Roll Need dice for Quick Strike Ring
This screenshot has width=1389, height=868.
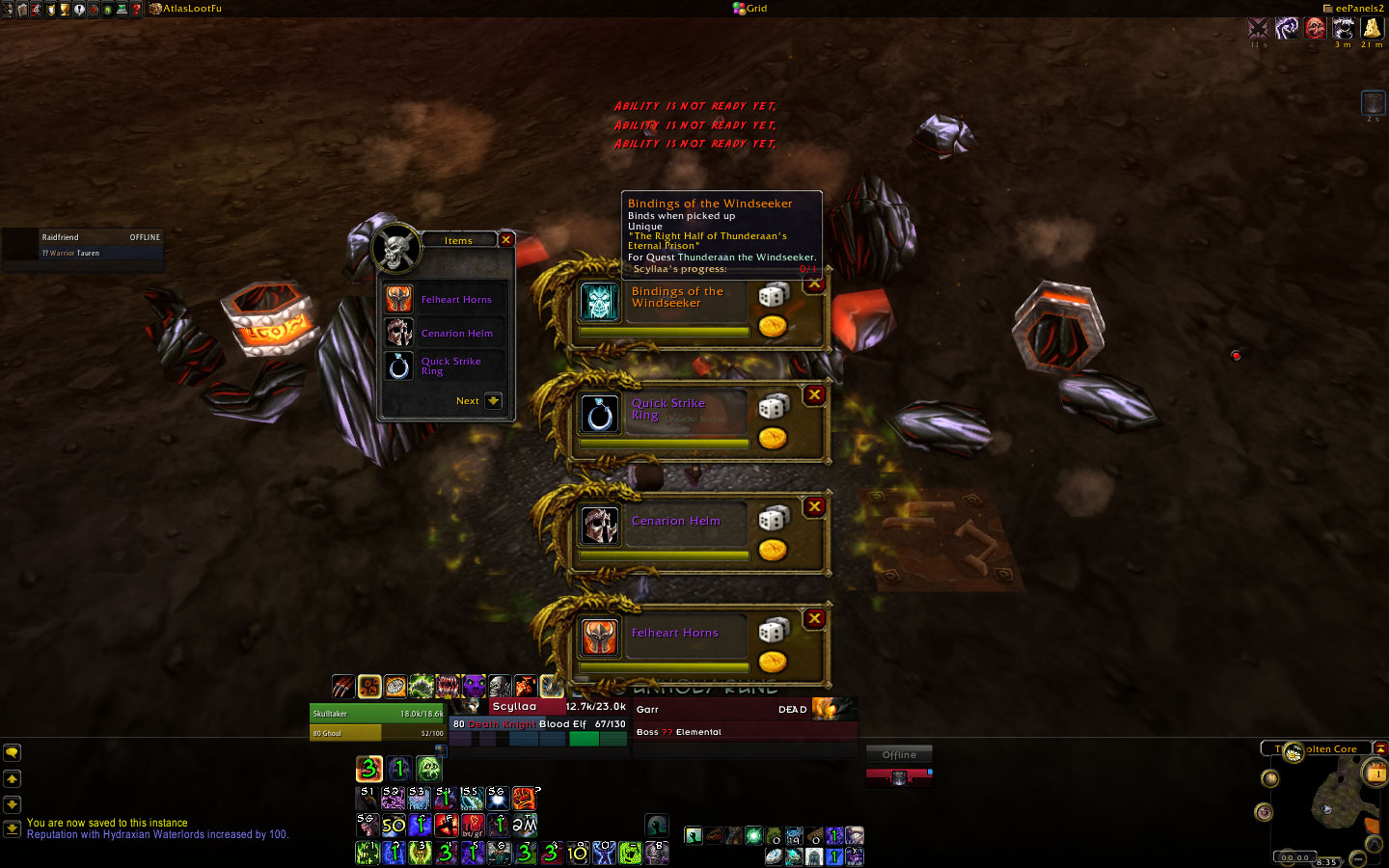[773, 407]
